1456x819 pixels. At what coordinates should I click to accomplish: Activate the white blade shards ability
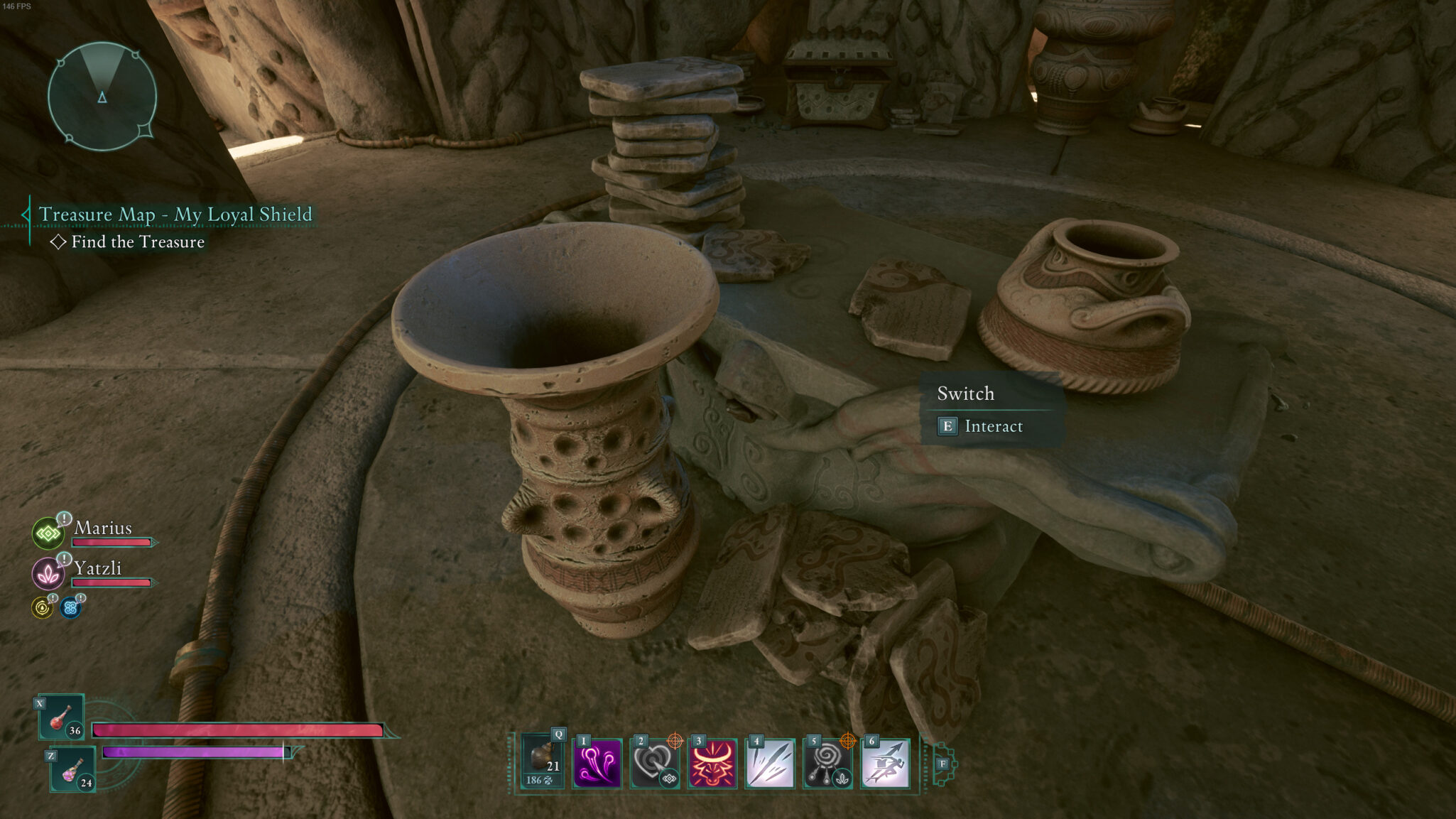[770, 764]
